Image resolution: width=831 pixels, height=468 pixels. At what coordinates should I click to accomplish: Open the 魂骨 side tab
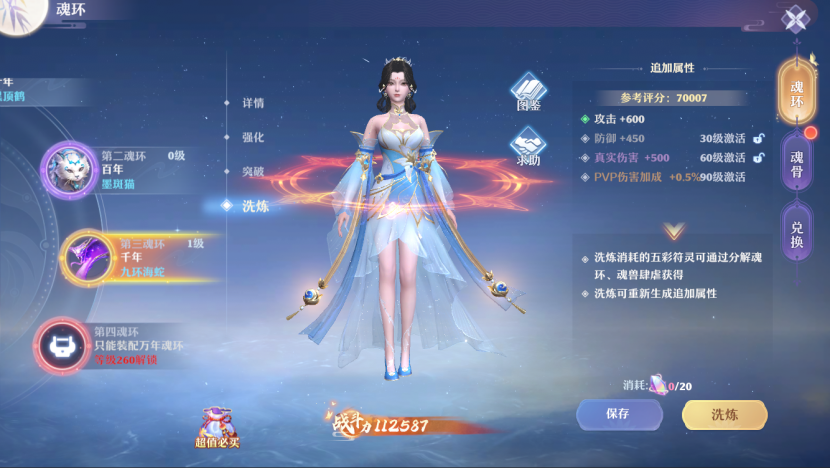(x=796, y=162)
